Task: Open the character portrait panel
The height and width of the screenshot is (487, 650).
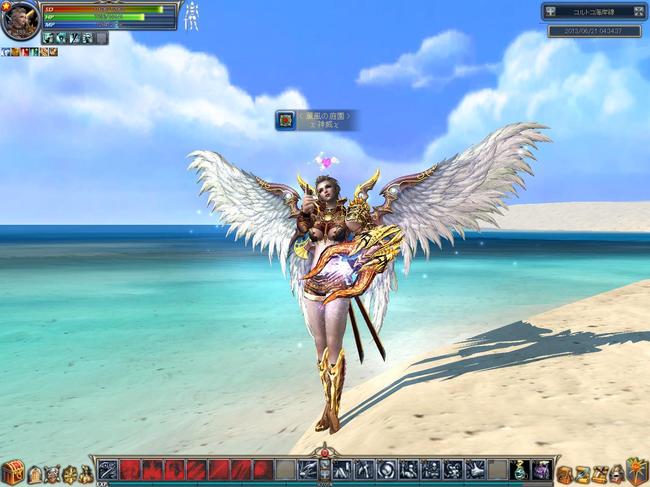Action: [19, 21]
